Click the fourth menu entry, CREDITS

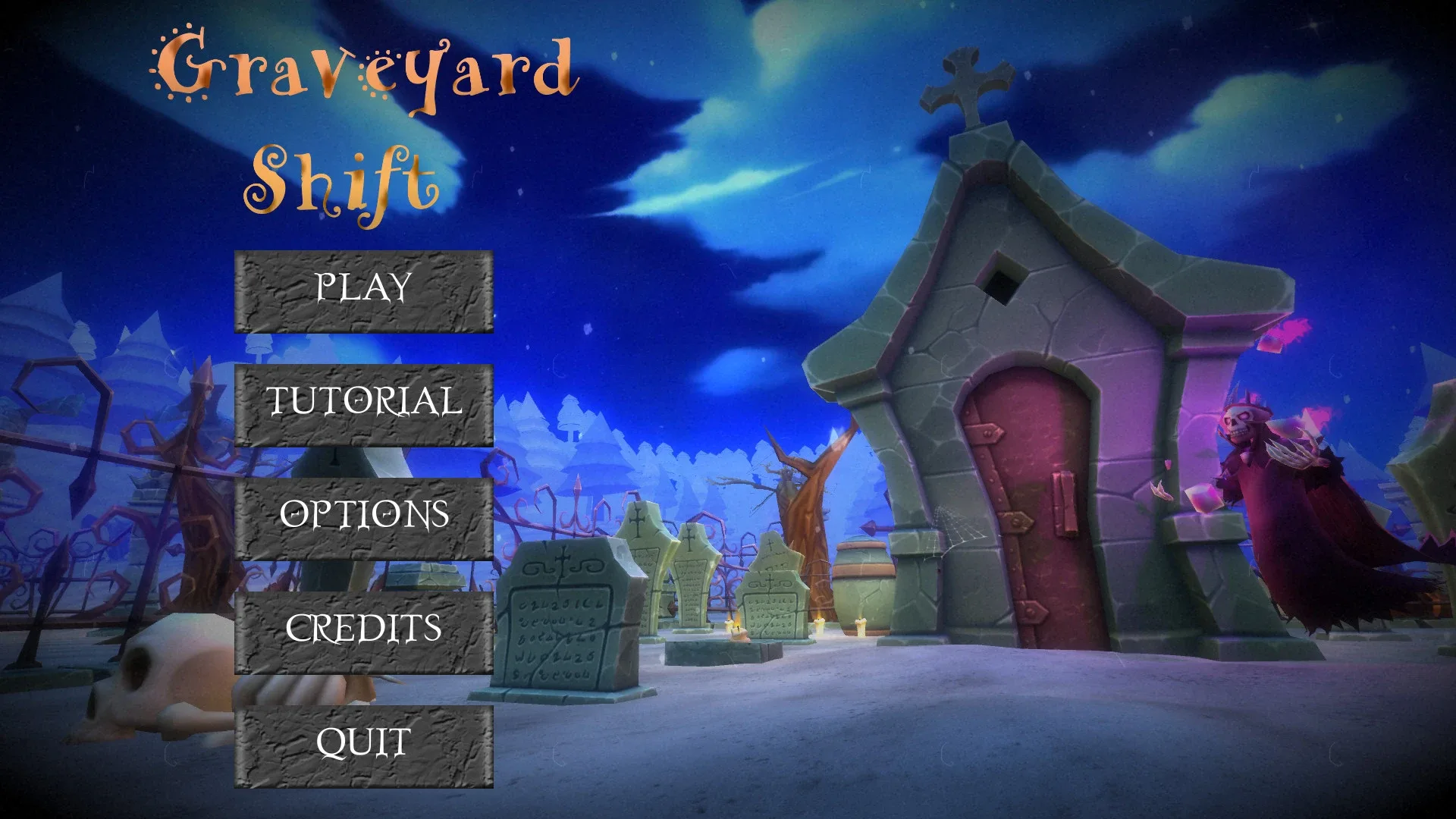click(x=364, y=629)
